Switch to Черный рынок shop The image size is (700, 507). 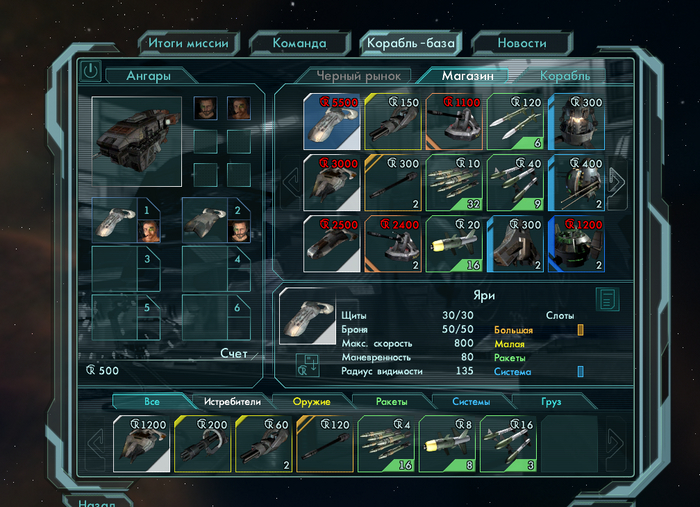(x=358, y=75)
